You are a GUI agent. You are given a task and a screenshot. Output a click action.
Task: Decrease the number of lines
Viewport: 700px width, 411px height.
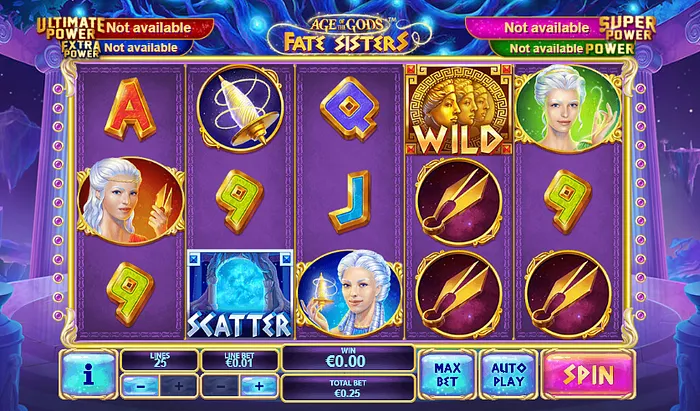coord(139,385)
